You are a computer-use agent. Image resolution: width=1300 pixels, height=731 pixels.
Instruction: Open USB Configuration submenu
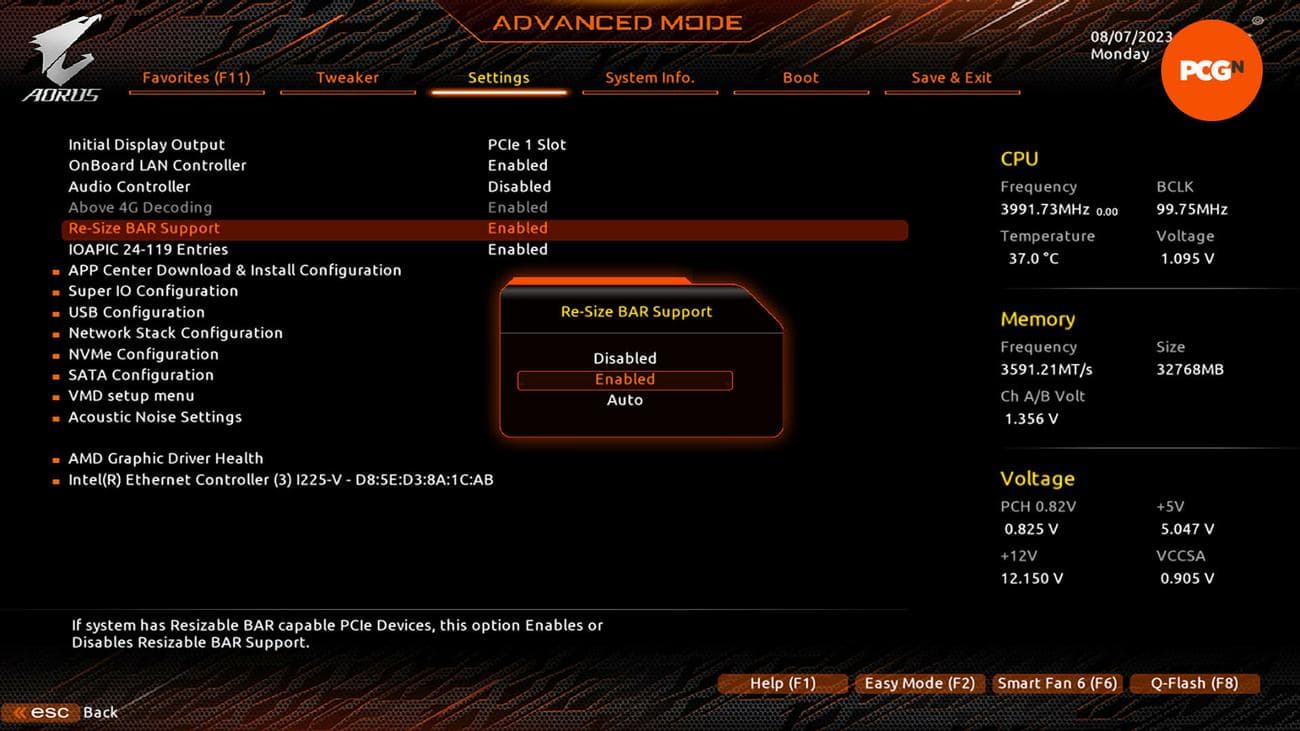pos(136,312)
